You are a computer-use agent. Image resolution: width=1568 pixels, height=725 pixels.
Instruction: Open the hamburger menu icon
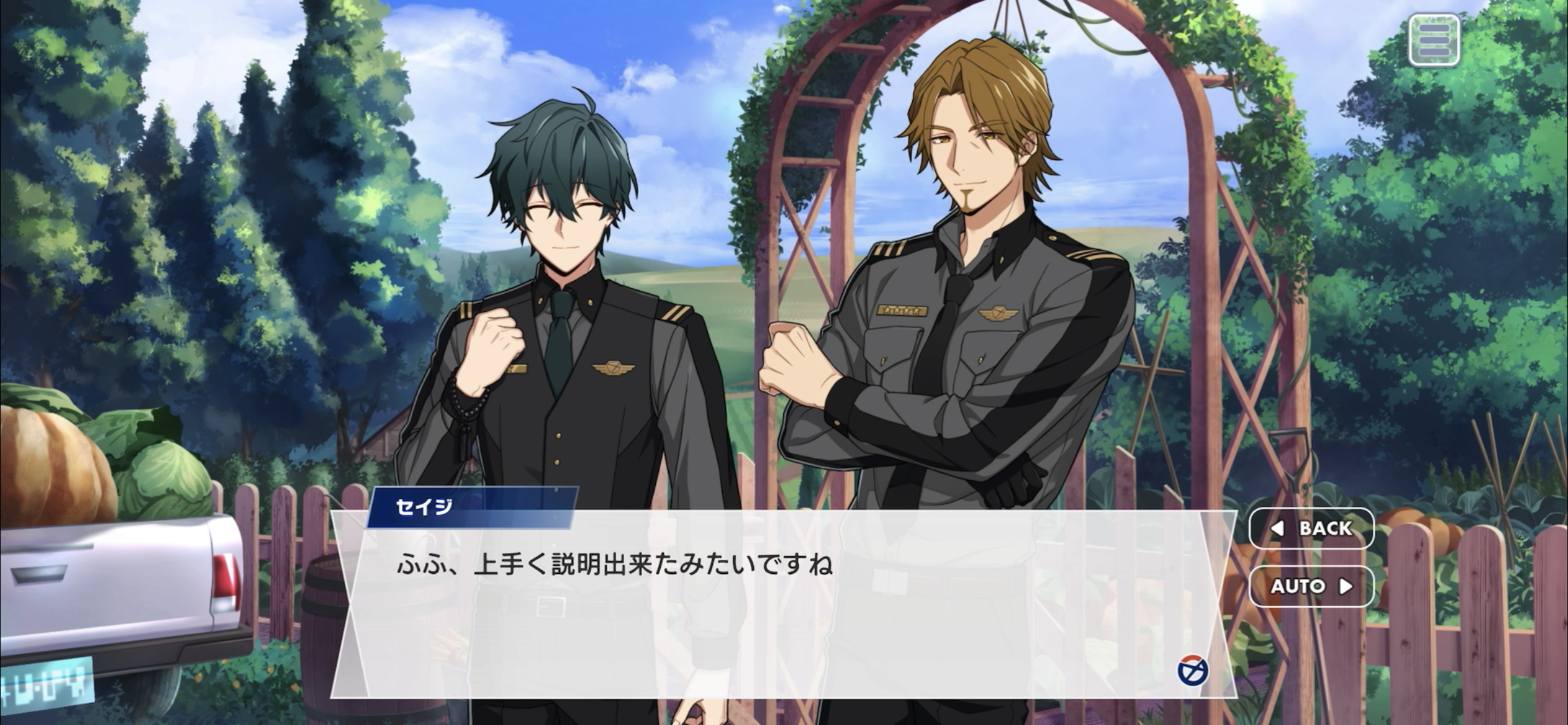[1434, 40]
